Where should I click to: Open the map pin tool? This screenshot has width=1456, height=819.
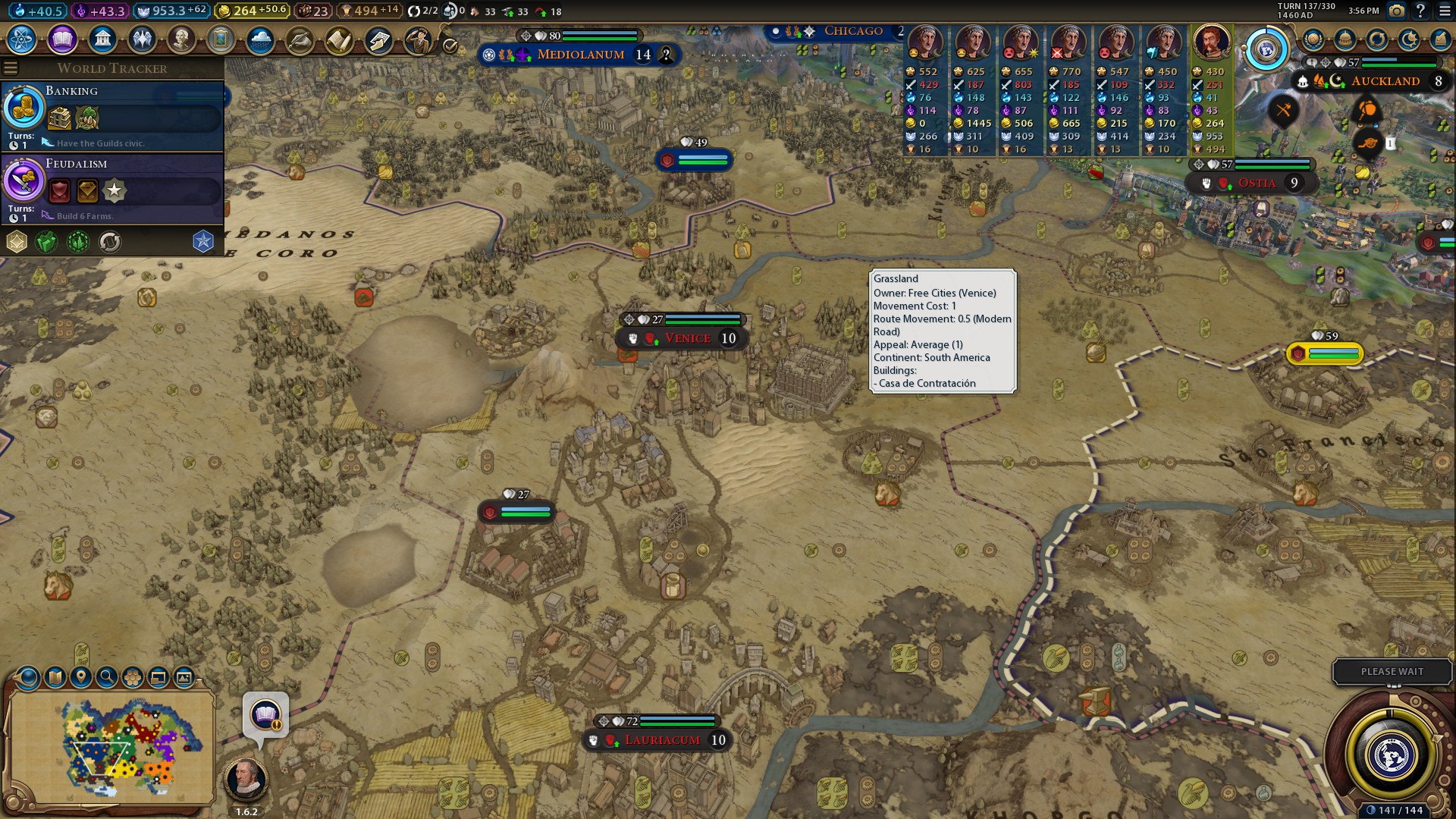80,677
